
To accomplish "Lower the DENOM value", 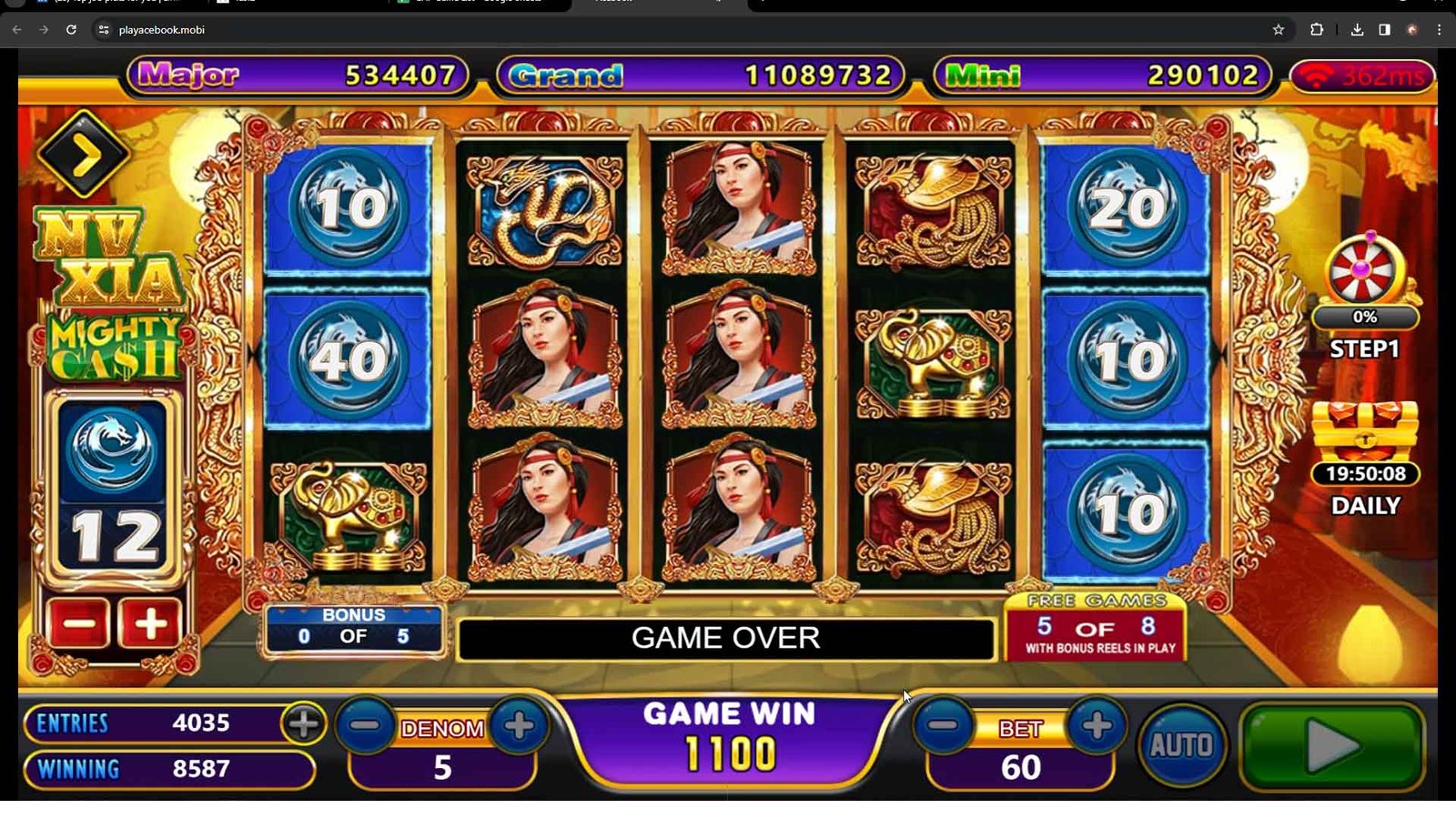I will 366,725.
